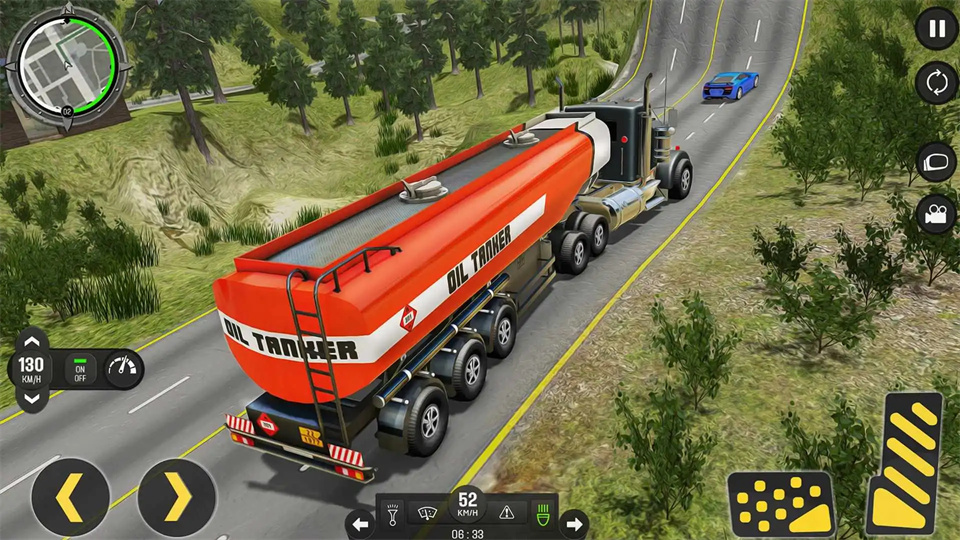Switch the camera view
960x540 pixels.
(x=936, y=214)
